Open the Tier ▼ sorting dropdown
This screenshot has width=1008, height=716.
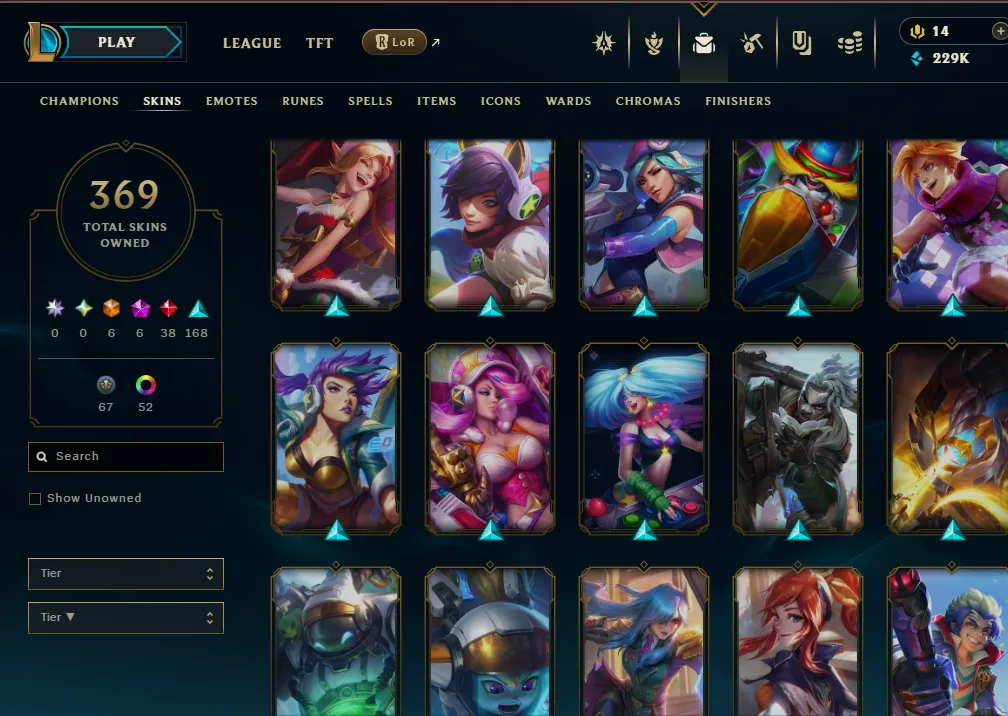(x=126, y=618)
